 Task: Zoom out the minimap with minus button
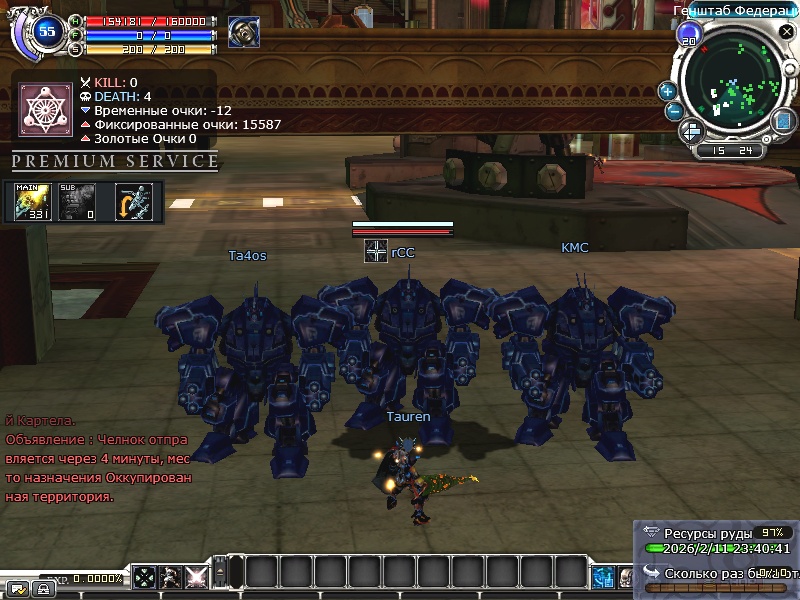tap(674, 111)
